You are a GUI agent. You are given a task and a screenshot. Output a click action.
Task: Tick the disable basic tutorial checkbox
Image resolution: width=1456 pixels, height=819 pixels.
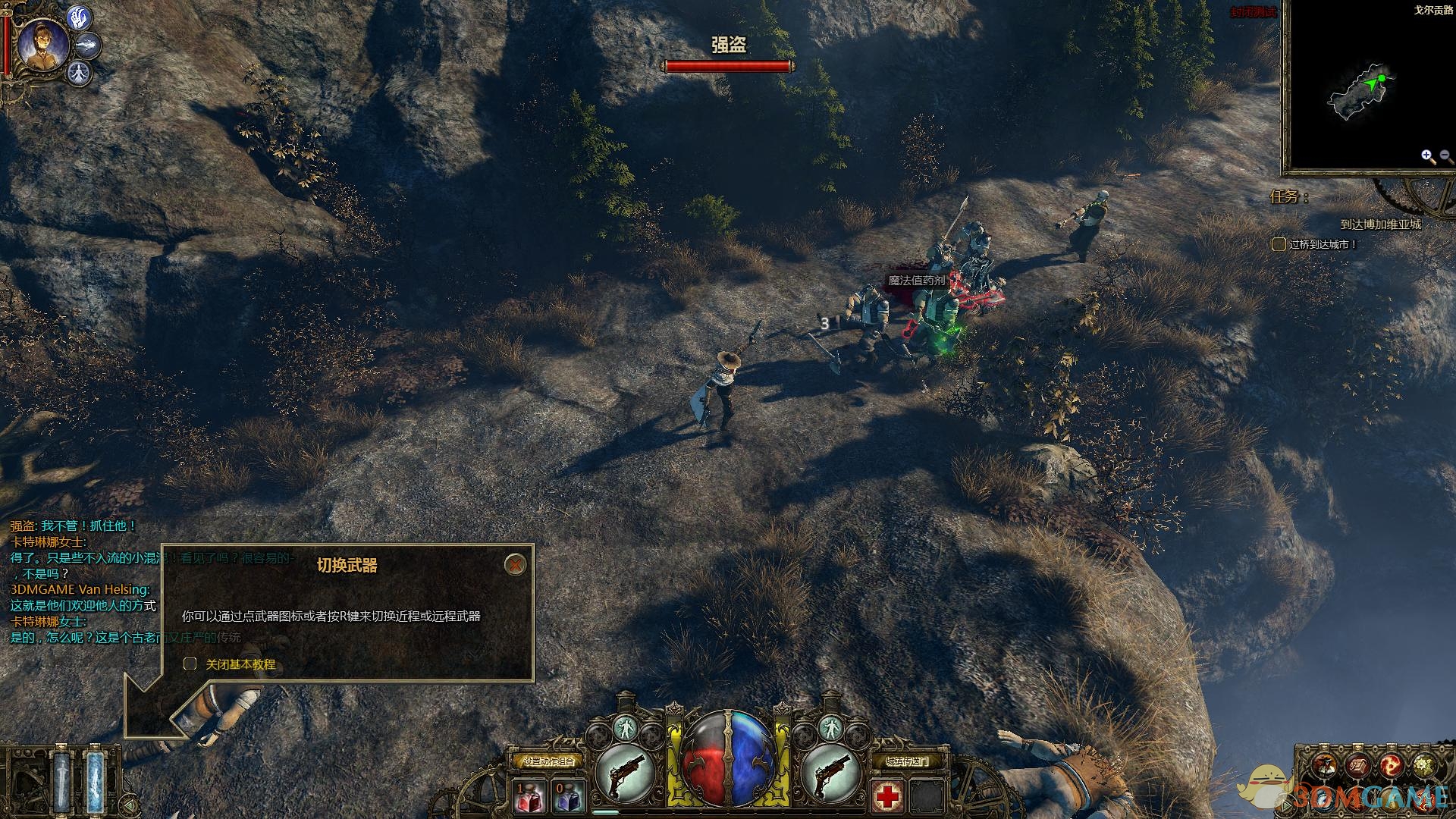click(x=190, y=664)
